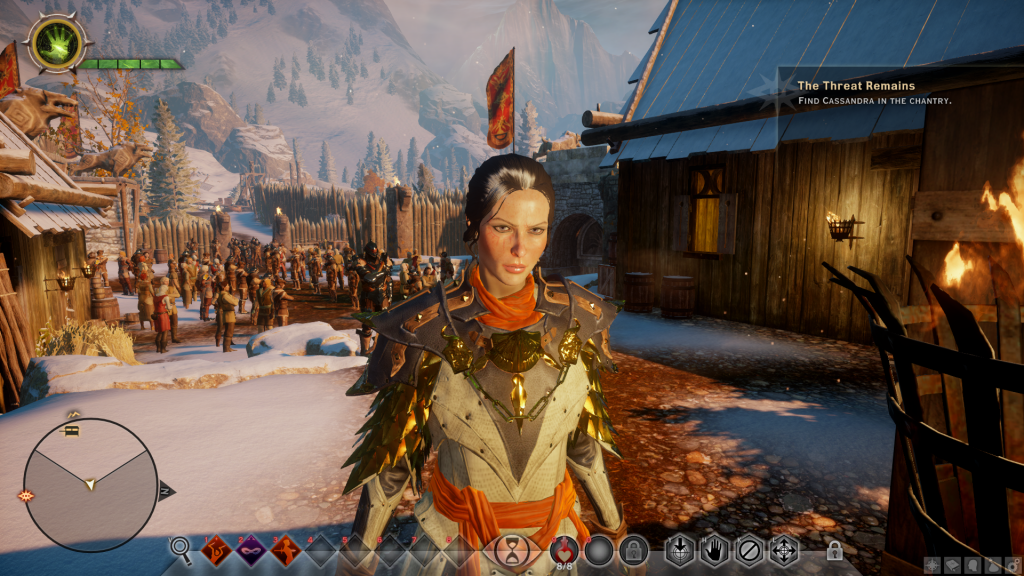The height and width of the screenshot is (576, 1024).
Task: Select the downward arrow party command
Action: tap(680, 550)
